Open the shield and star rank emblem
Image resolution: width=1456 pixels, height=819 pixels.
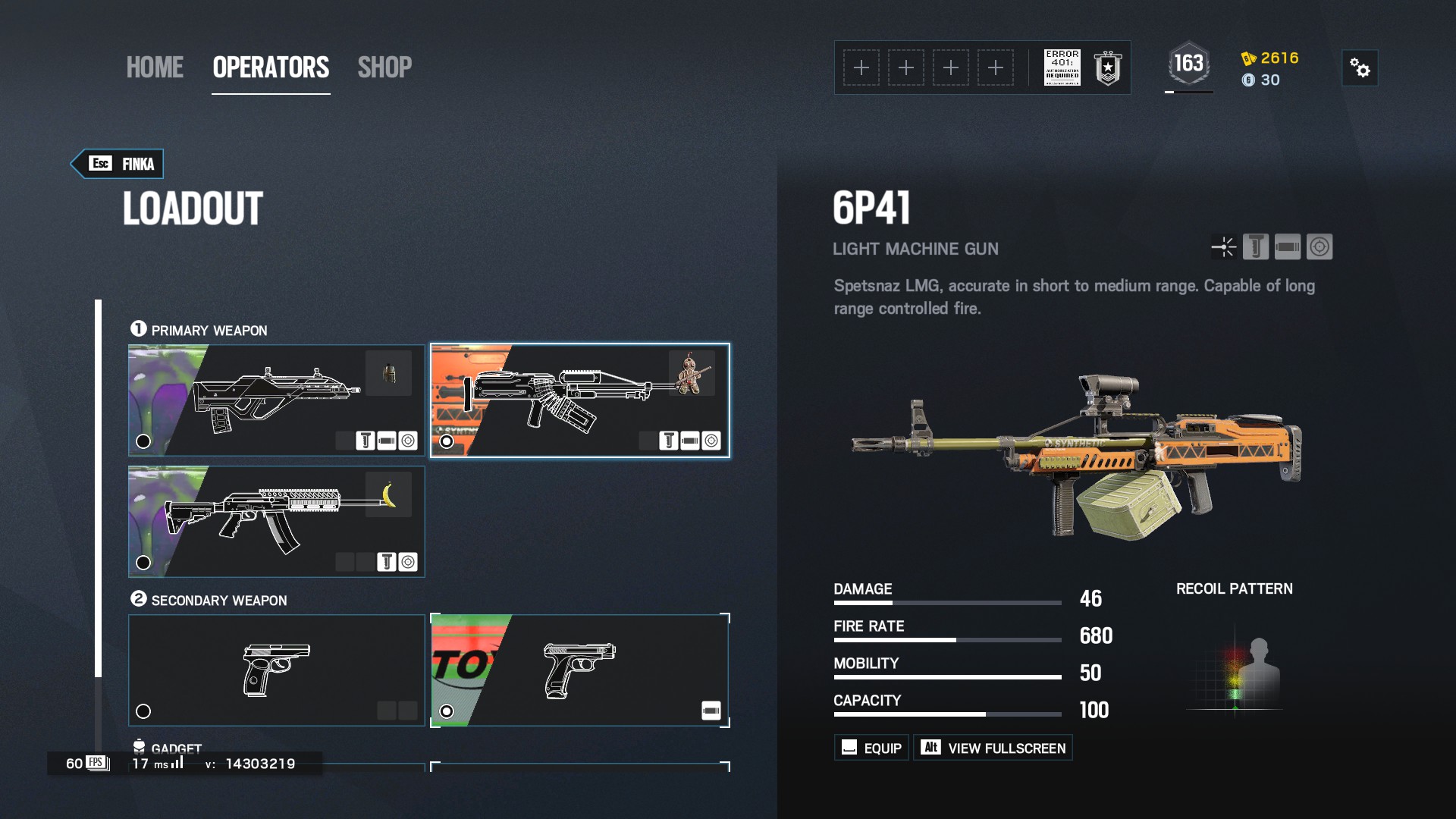[x=1107, y=68]
